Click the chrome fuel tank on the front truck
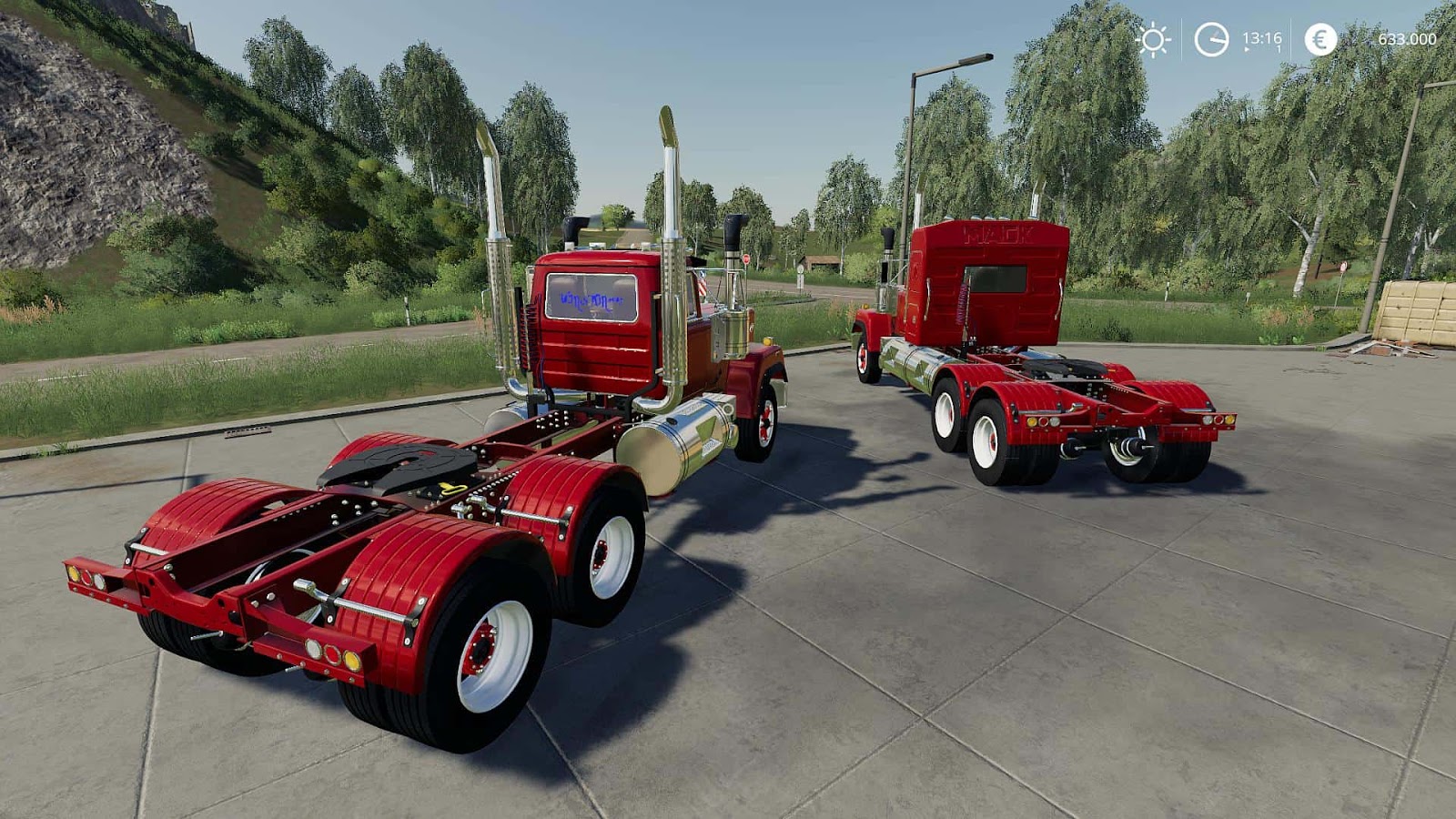This screenshot has width=1456, height=819. tap(689, 432)
